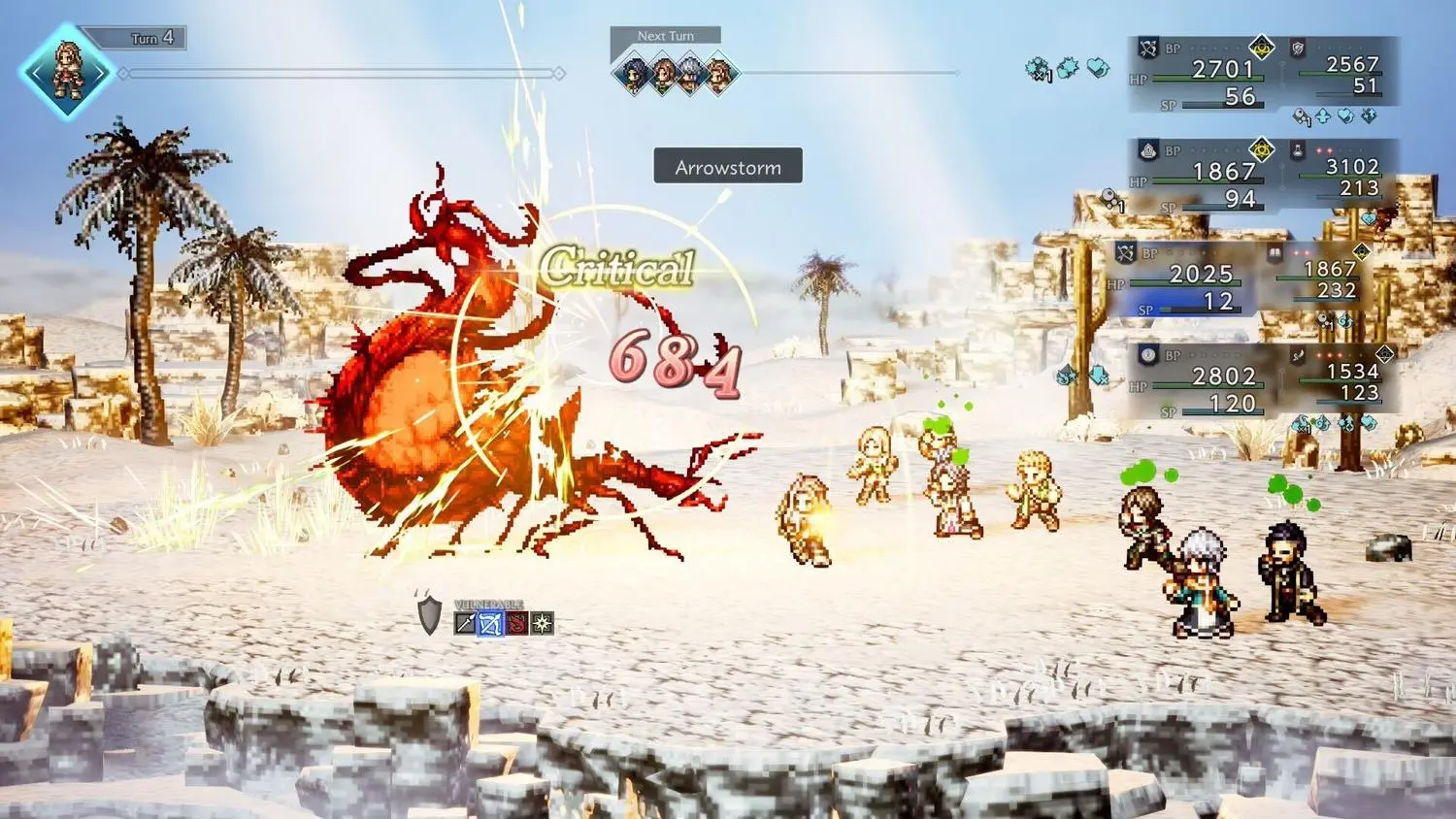Screen dimensions: 1456x819
Task: Toggle the lightning buff icon under 51 SP
Action: click(x=1369, y=116)
